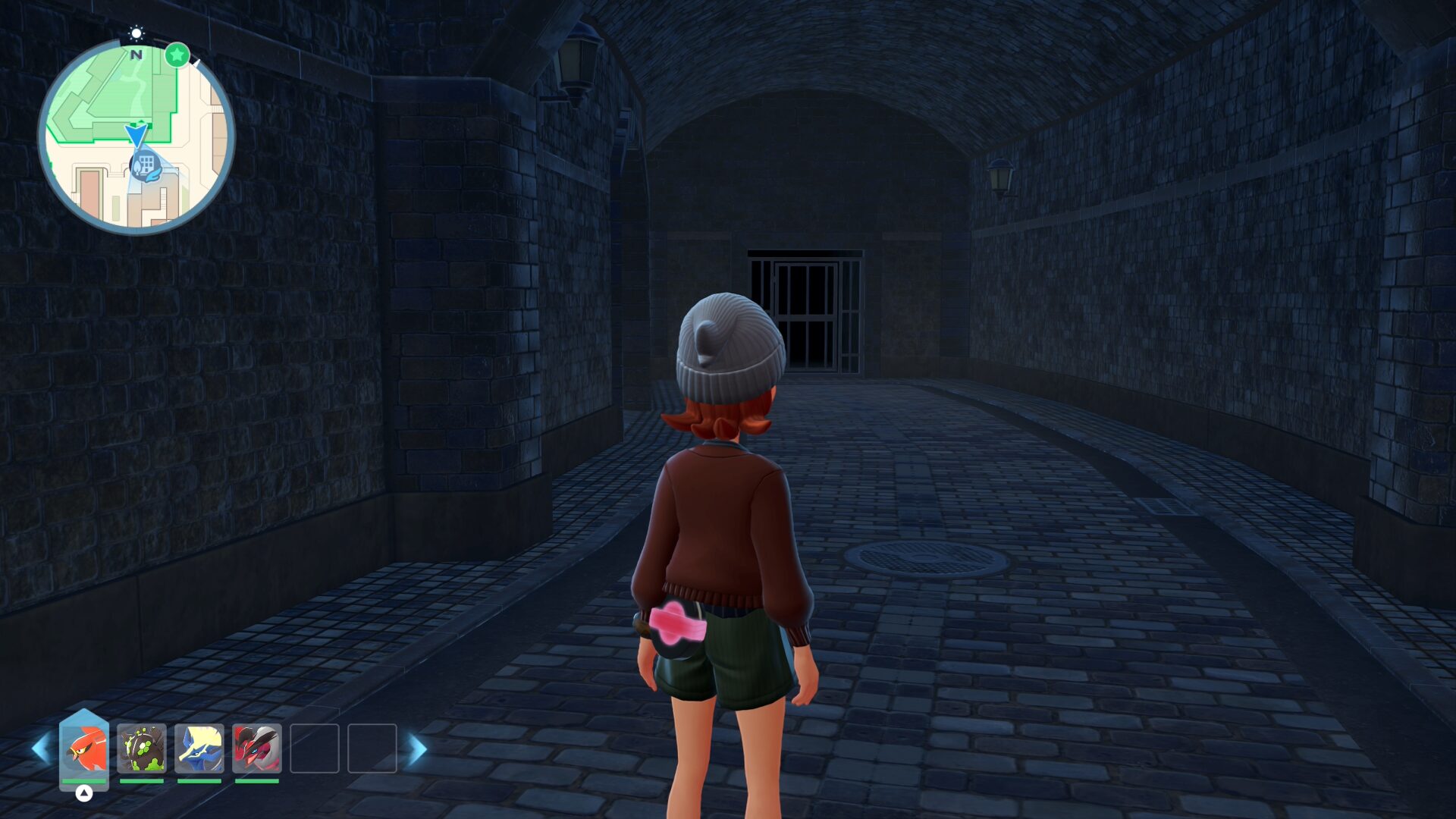1456x819 pixels.
Task: Select Talonflame in the party bar
Action: (x=84, y=748)
